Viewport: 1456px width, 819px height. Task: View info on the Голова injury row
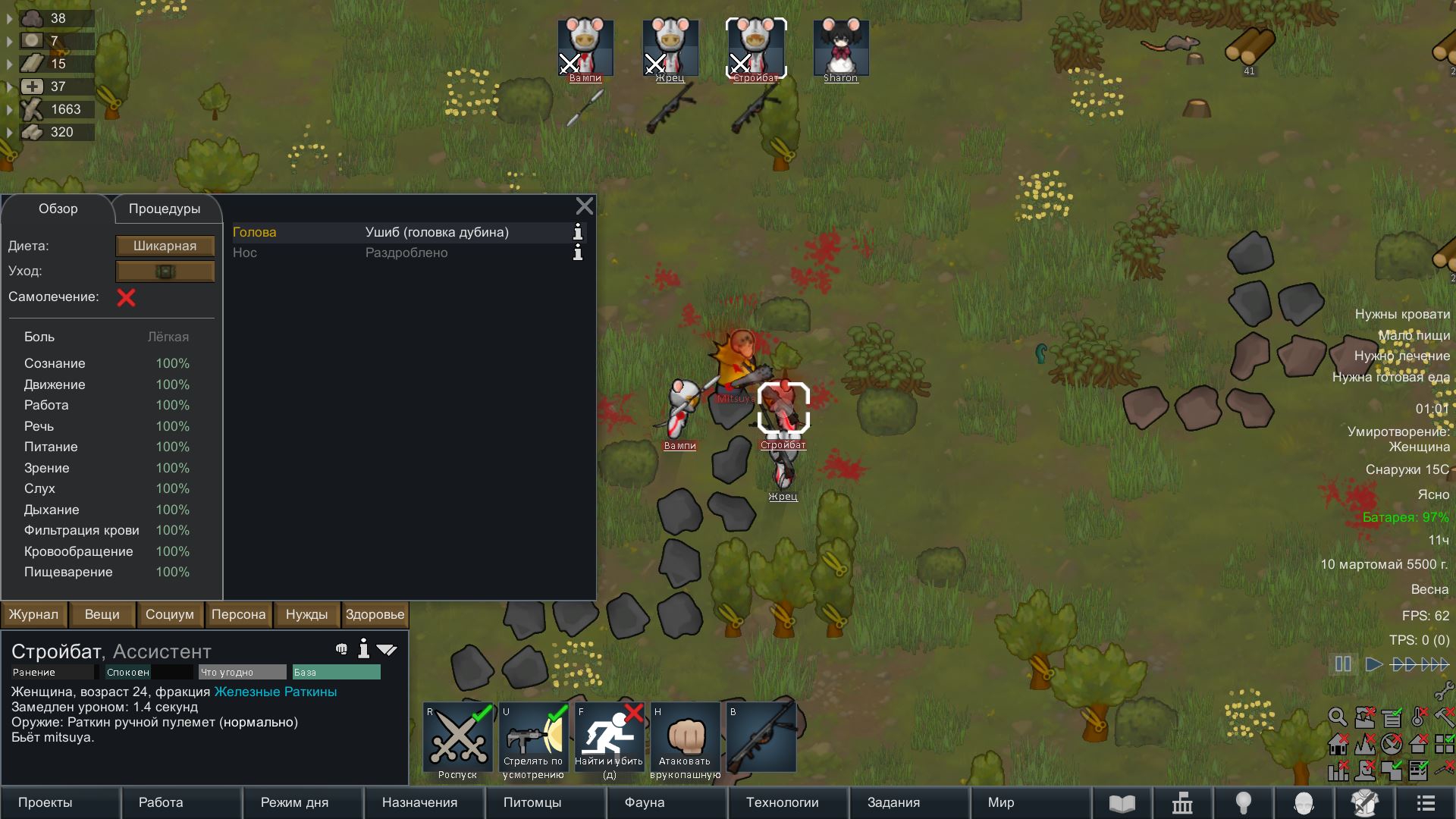(x=578, y=232)
